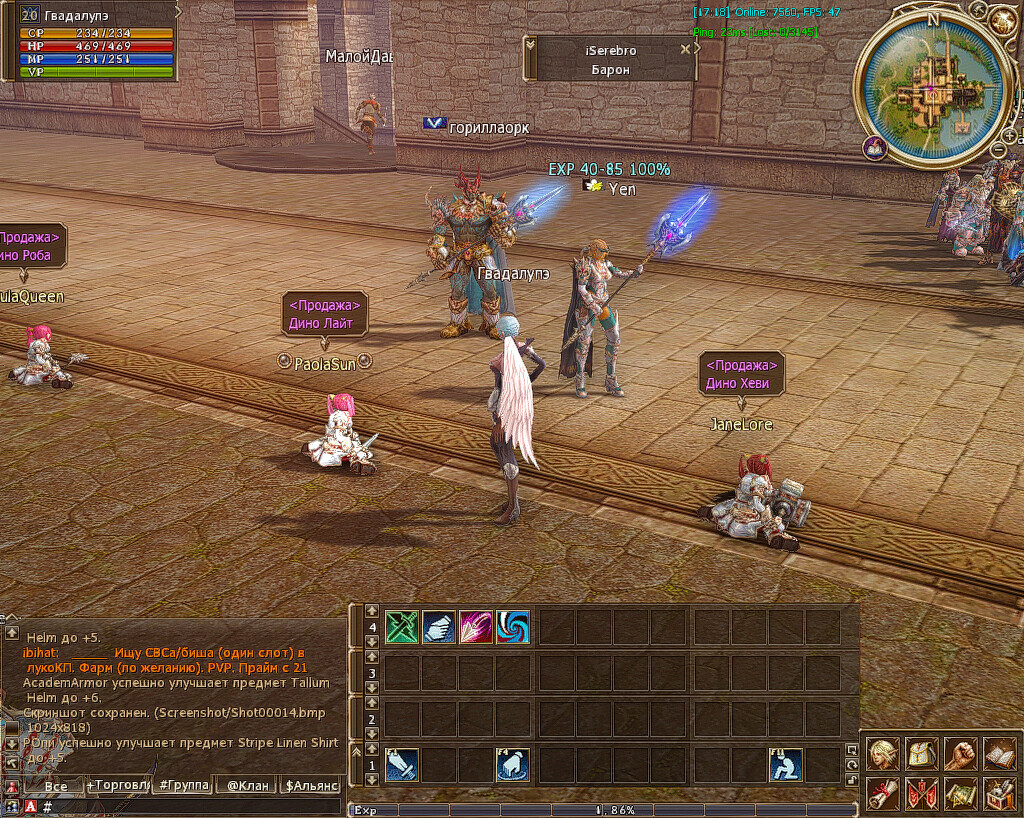Viewport: 1024px width, 818px height.
Task: Toggle the sit/stand action icon
Action: [x=786, y=765]
